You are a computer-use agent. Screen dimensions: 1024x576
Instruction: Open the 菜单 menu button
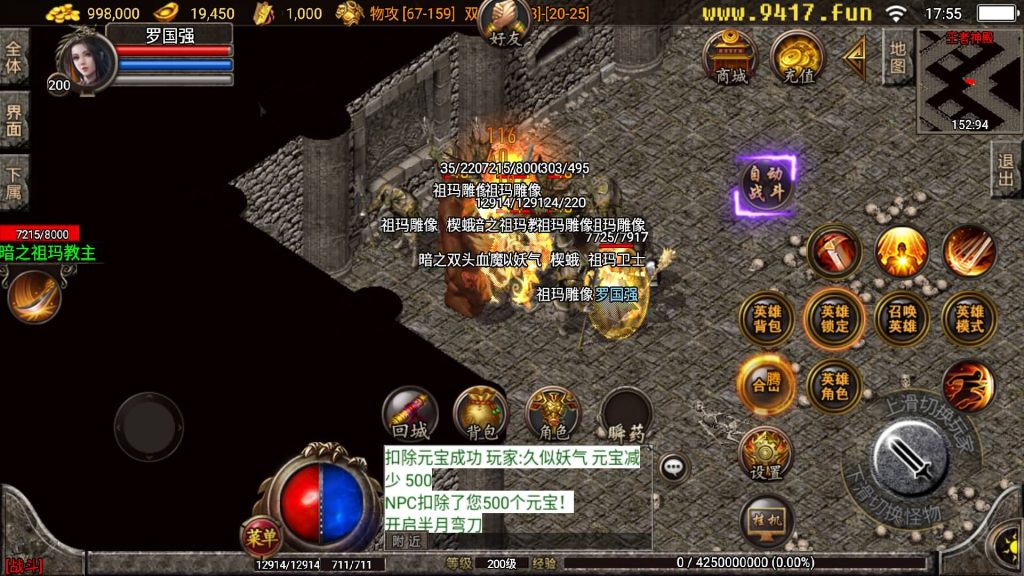pyautogui.click(x=262, y=537)
